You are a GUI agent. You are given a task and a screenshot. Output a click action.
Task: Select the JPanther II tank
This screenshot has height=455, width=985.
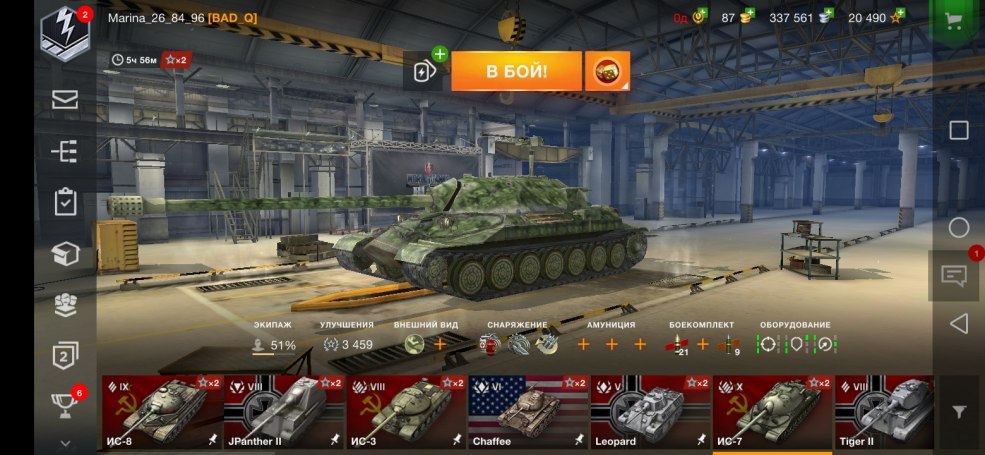[x=284, y=412]
